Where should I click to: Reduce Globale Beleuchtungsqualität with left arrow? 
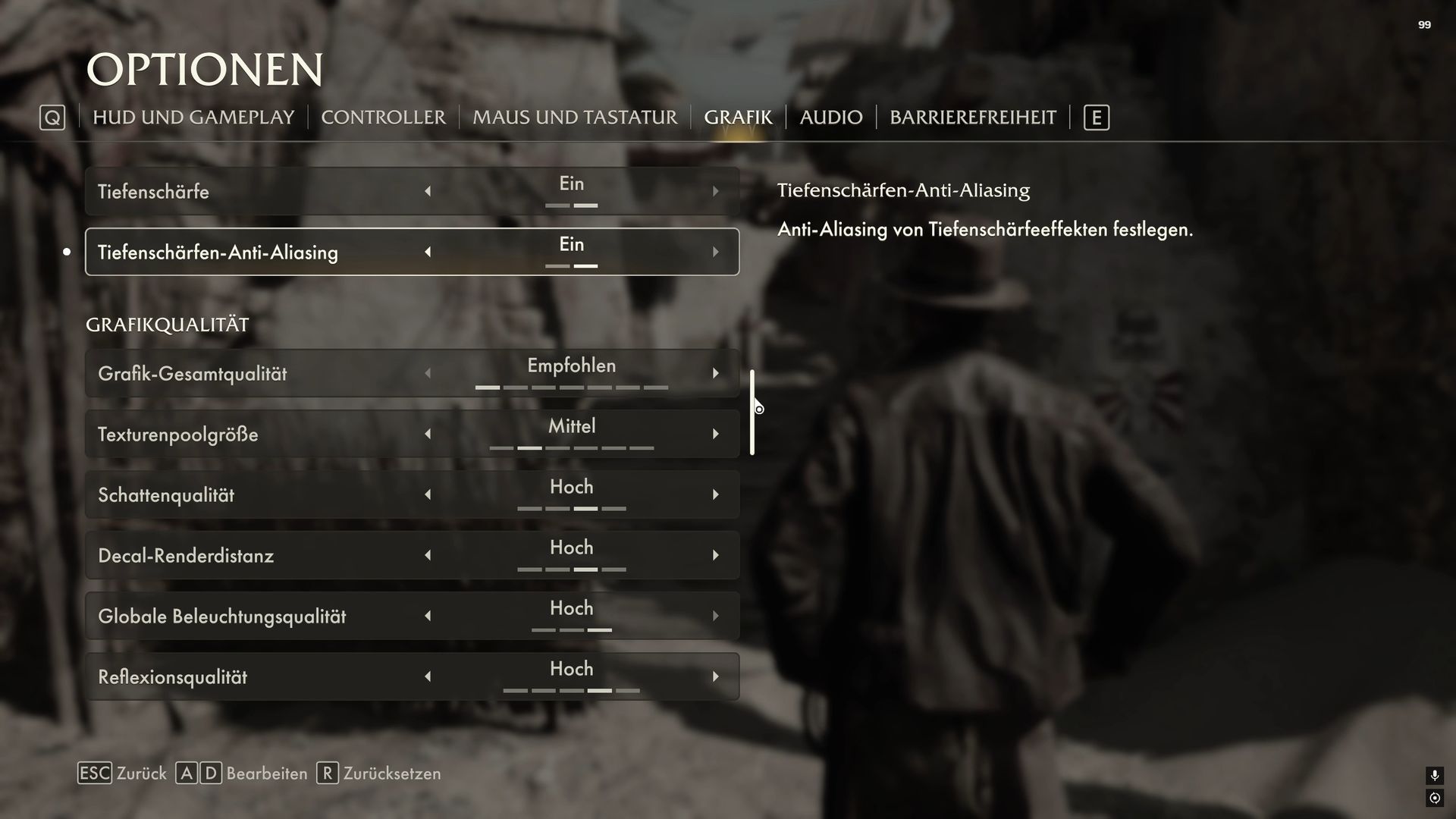coord(428,616)
